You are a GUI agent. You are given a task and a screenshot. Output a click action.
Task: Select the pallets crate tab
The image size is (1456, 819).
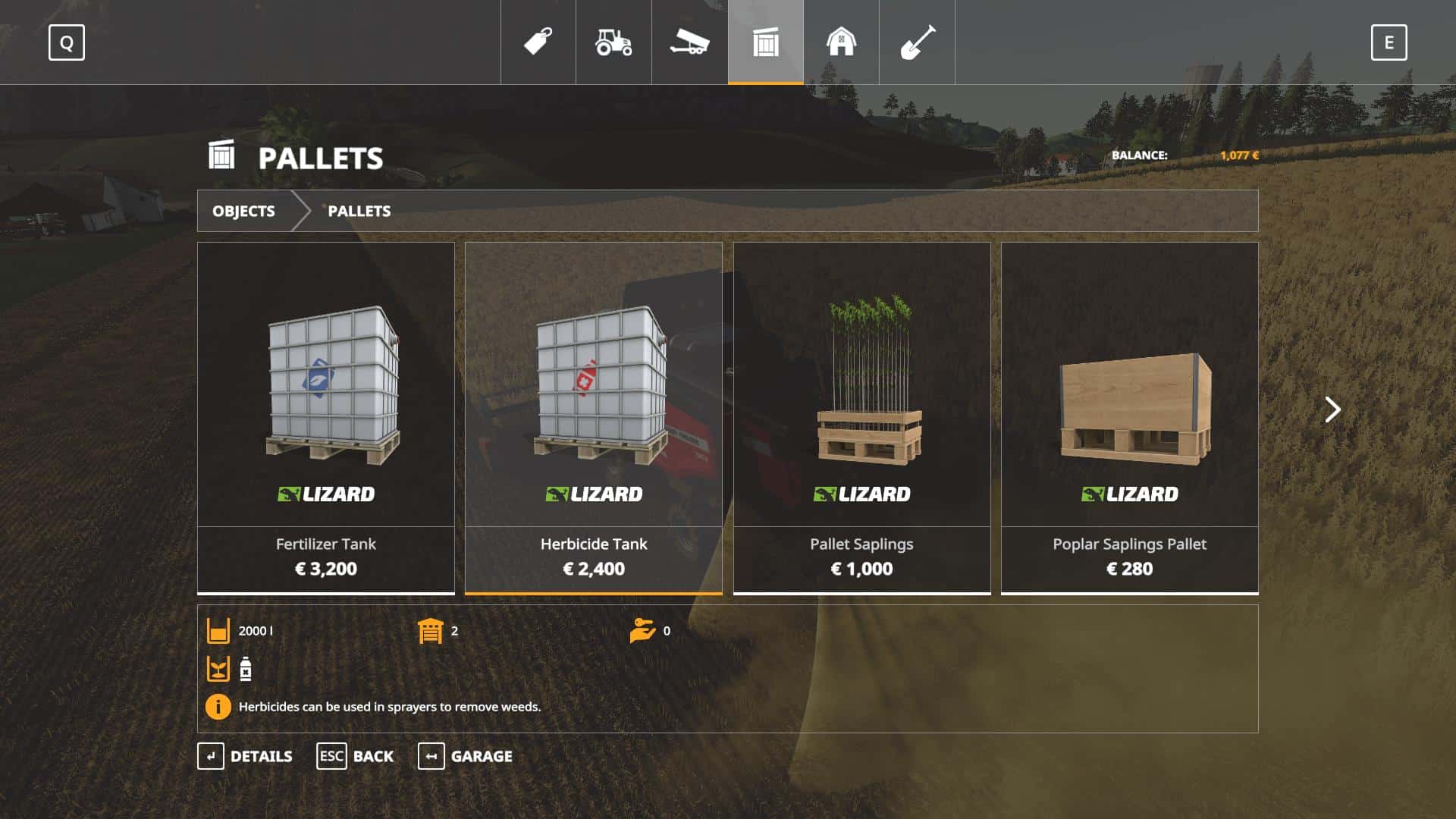(766, 42)
